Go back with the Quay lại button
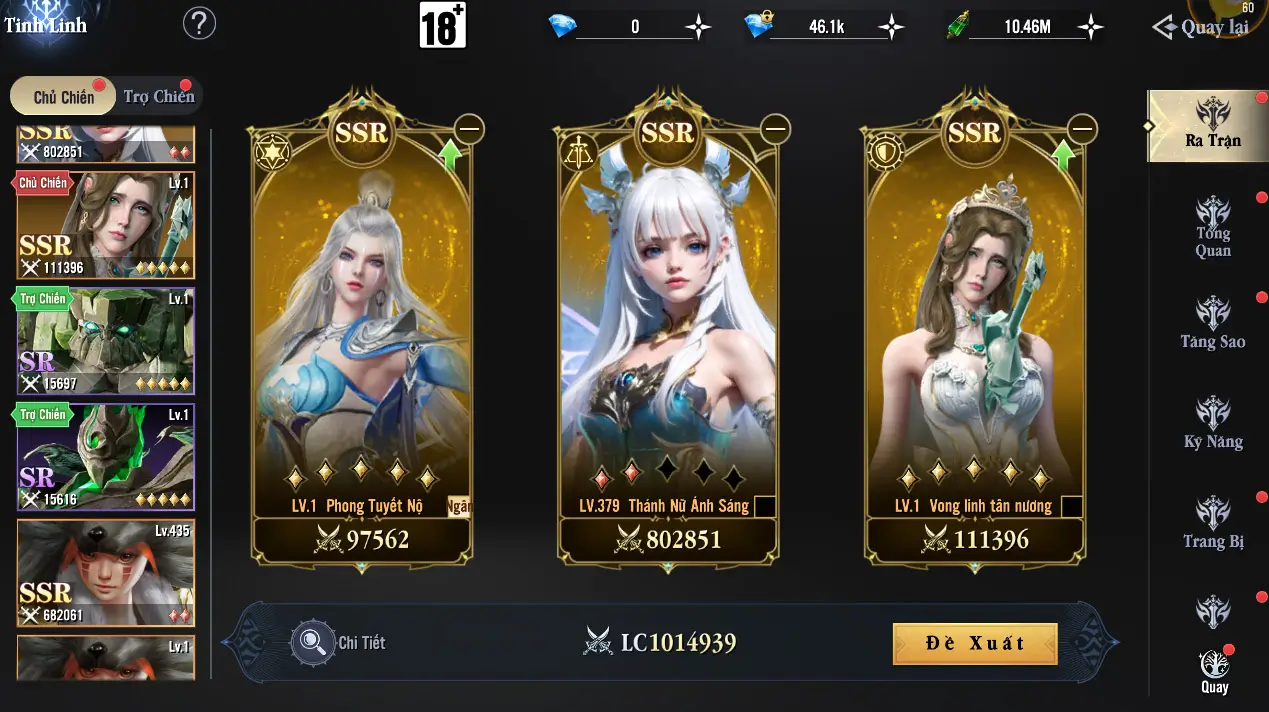The height and width of the screenshot is (712, 1269). (x=1203, y=27)
